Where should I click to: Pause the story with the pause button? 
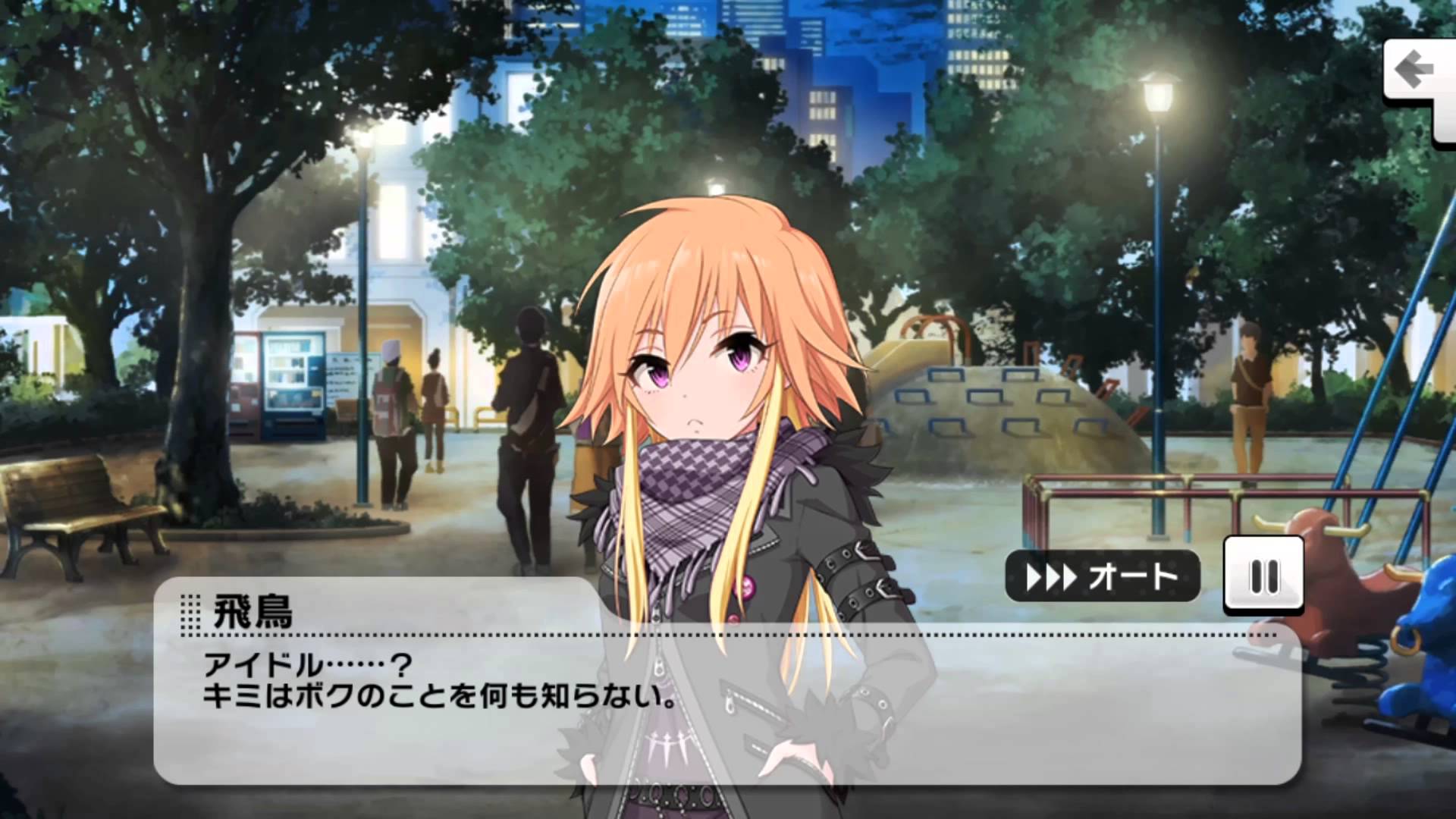(1263, 576)
